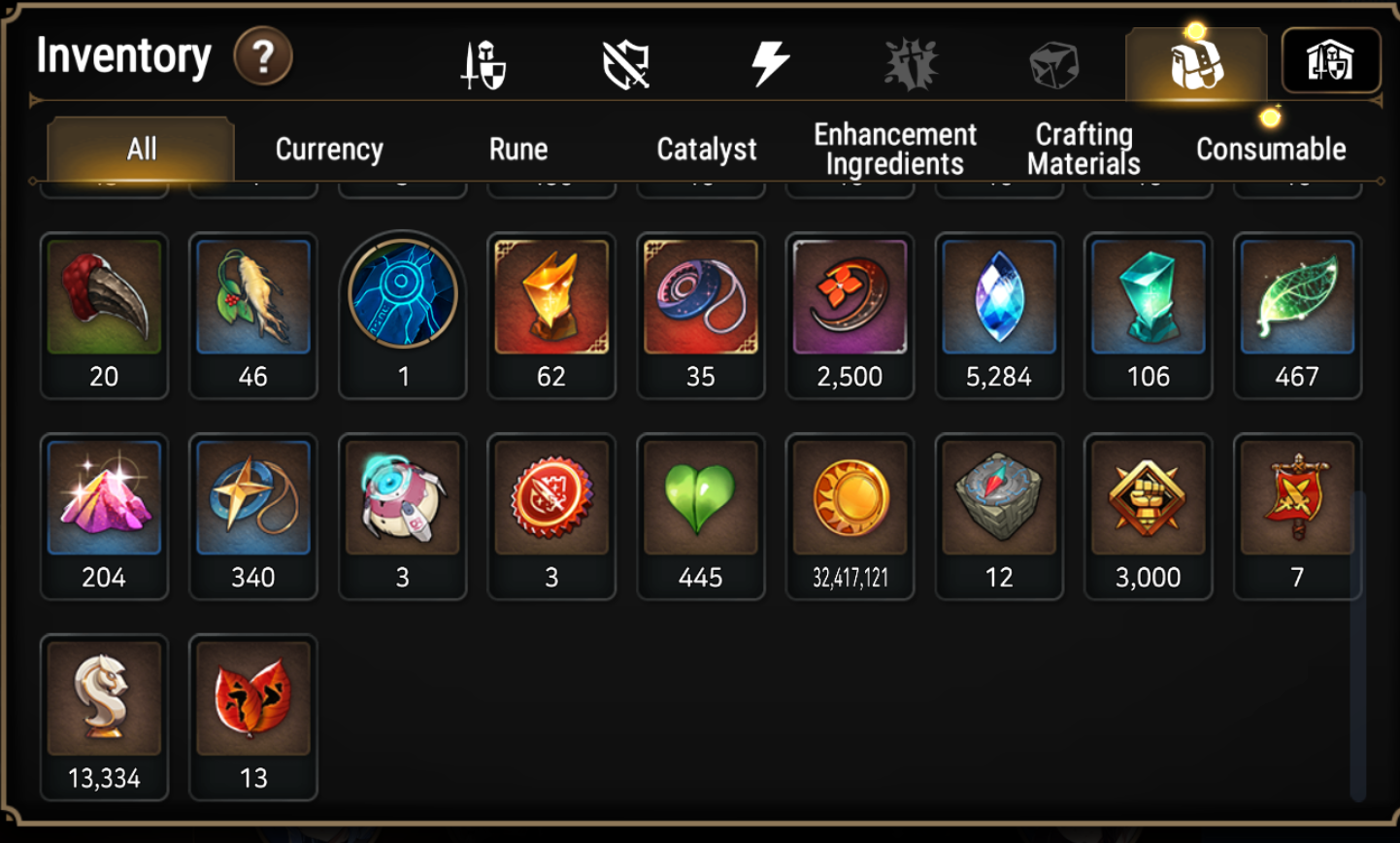Switch to the Currency tab

point(330,149)
